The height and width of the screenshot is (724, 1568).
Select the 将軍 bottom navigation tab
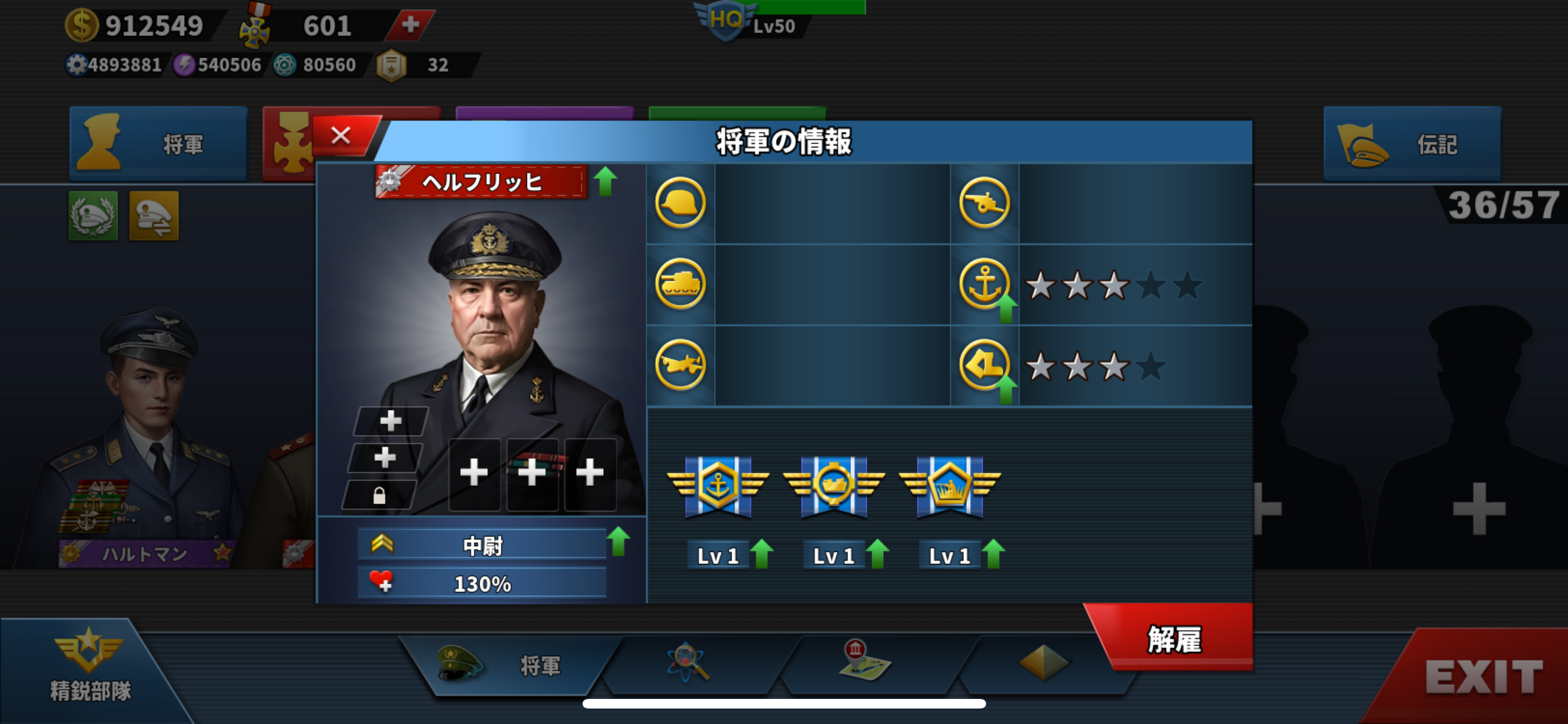(x=509, y=665)
